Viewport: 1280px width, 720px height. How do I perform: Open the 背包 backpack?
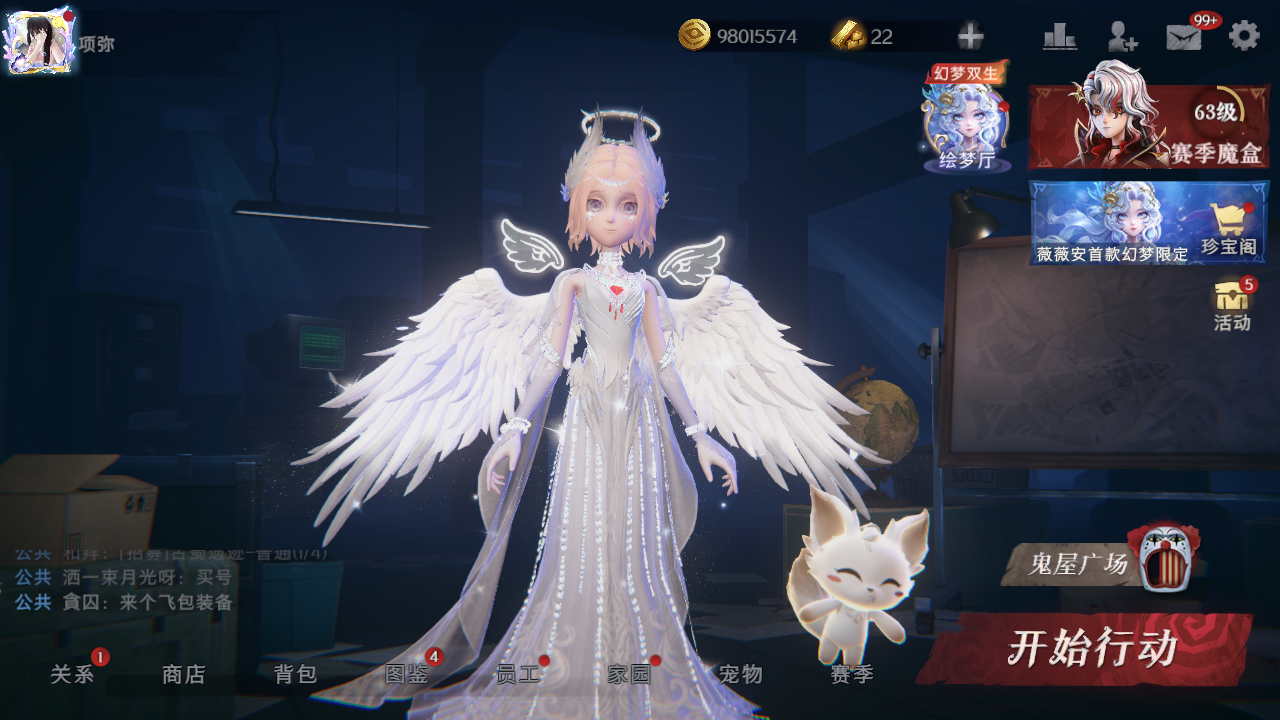pos(295,674)
